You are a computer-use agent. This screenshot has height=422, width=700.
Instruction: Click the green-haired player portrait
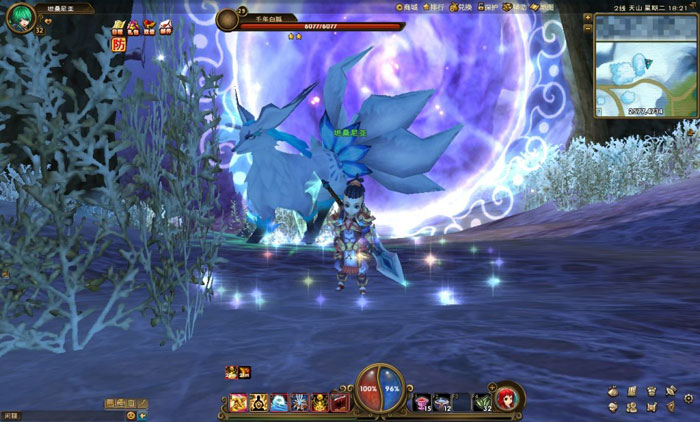20,18
